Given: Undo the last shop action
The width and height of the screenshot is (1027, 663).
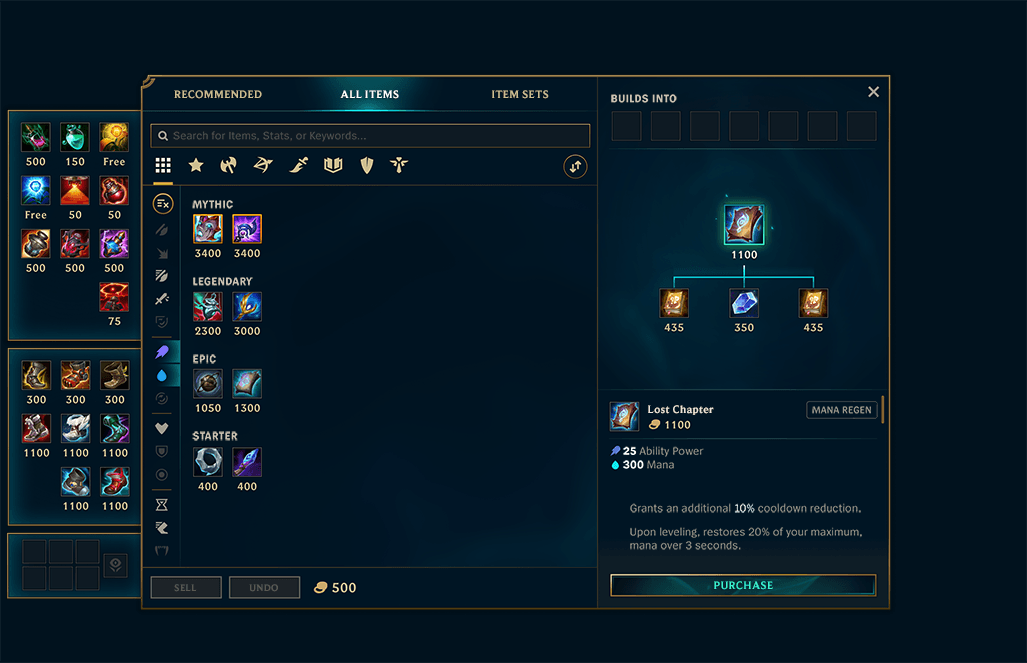Looking at the screenshot, I should 264,587.
